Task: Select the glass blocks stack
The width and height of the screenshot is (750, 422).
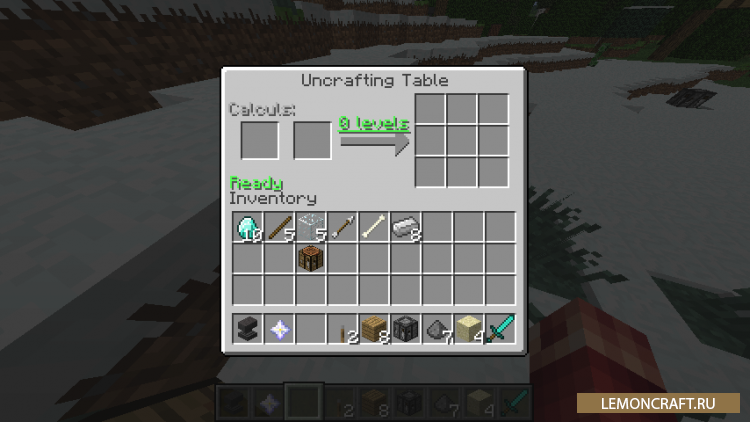Action: click(311, 227)
